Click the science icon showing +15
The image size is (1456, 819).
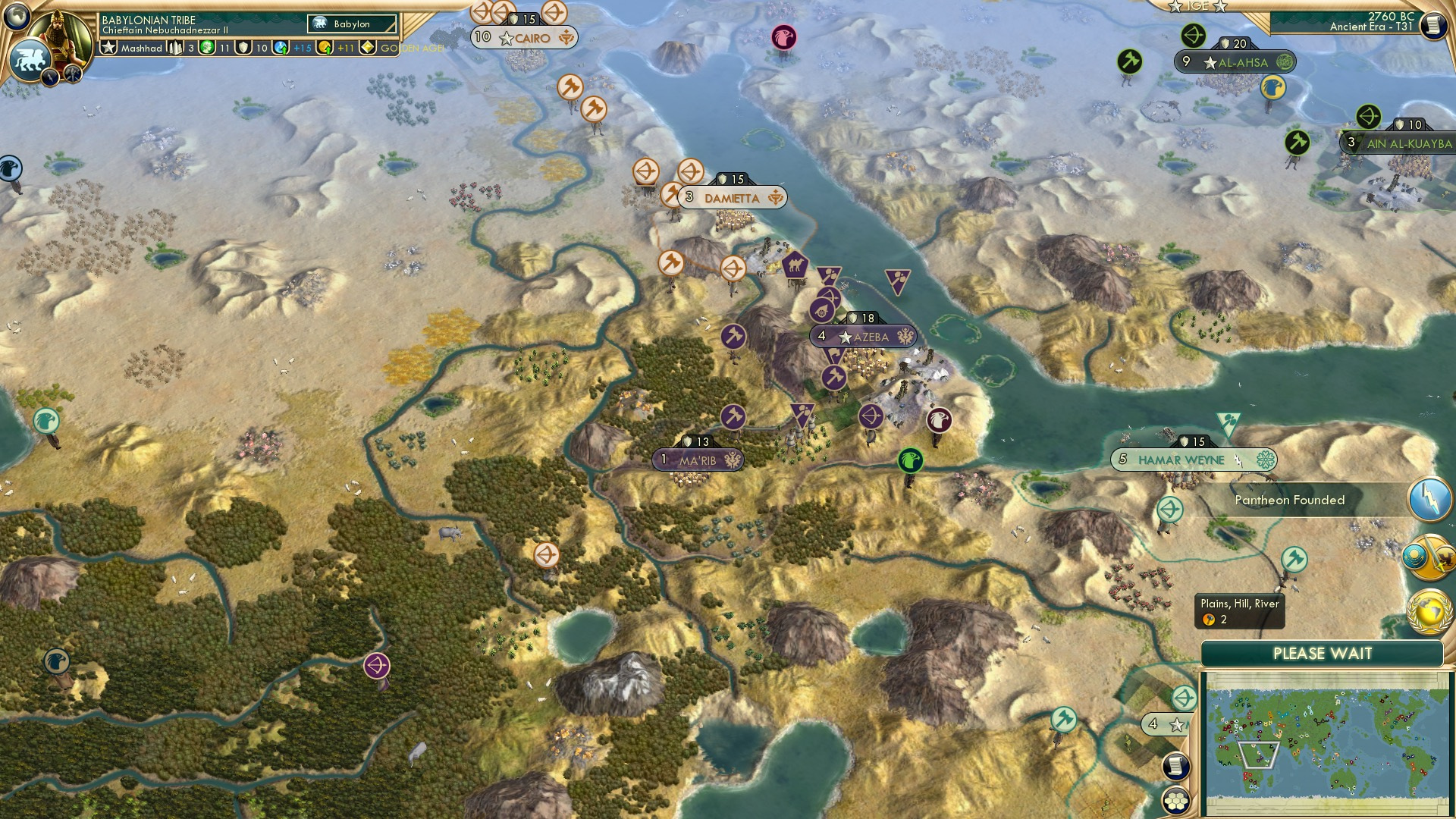(x=281, y=47)
